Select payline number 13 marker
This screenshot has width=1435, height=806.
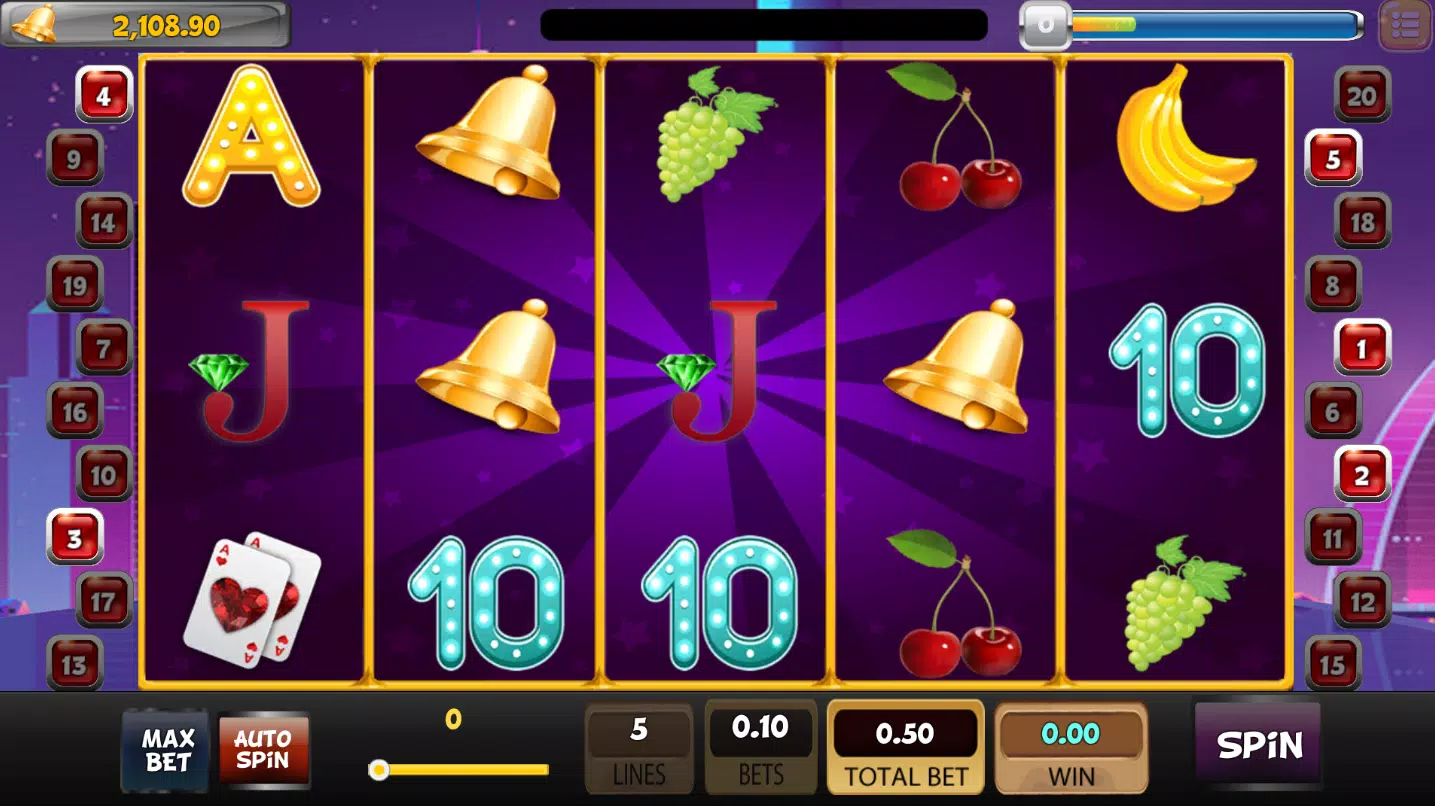coord(75,664)
